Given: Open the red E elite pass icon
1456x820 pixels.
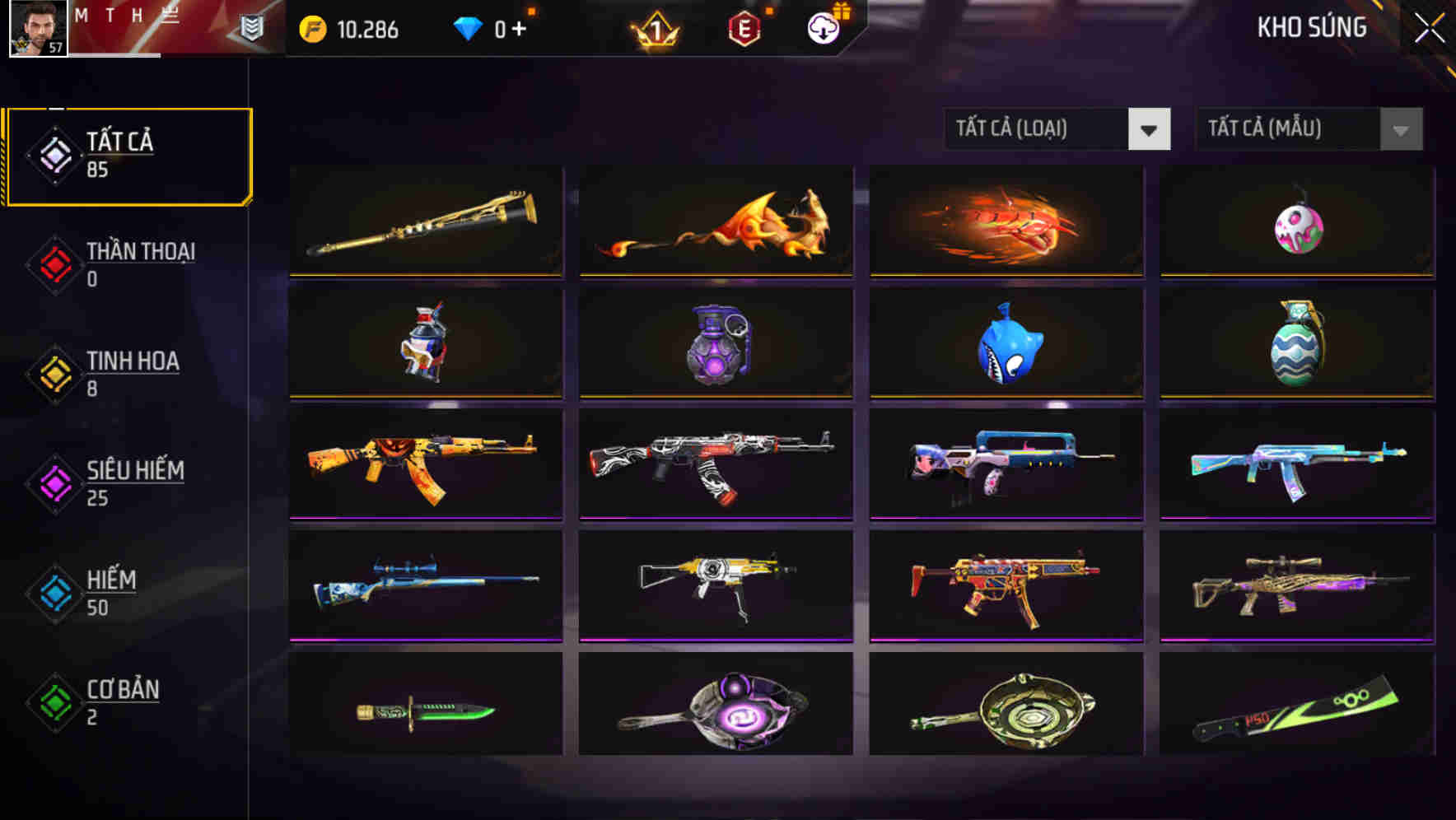Looking at the screenshot, I should point(744,29).
